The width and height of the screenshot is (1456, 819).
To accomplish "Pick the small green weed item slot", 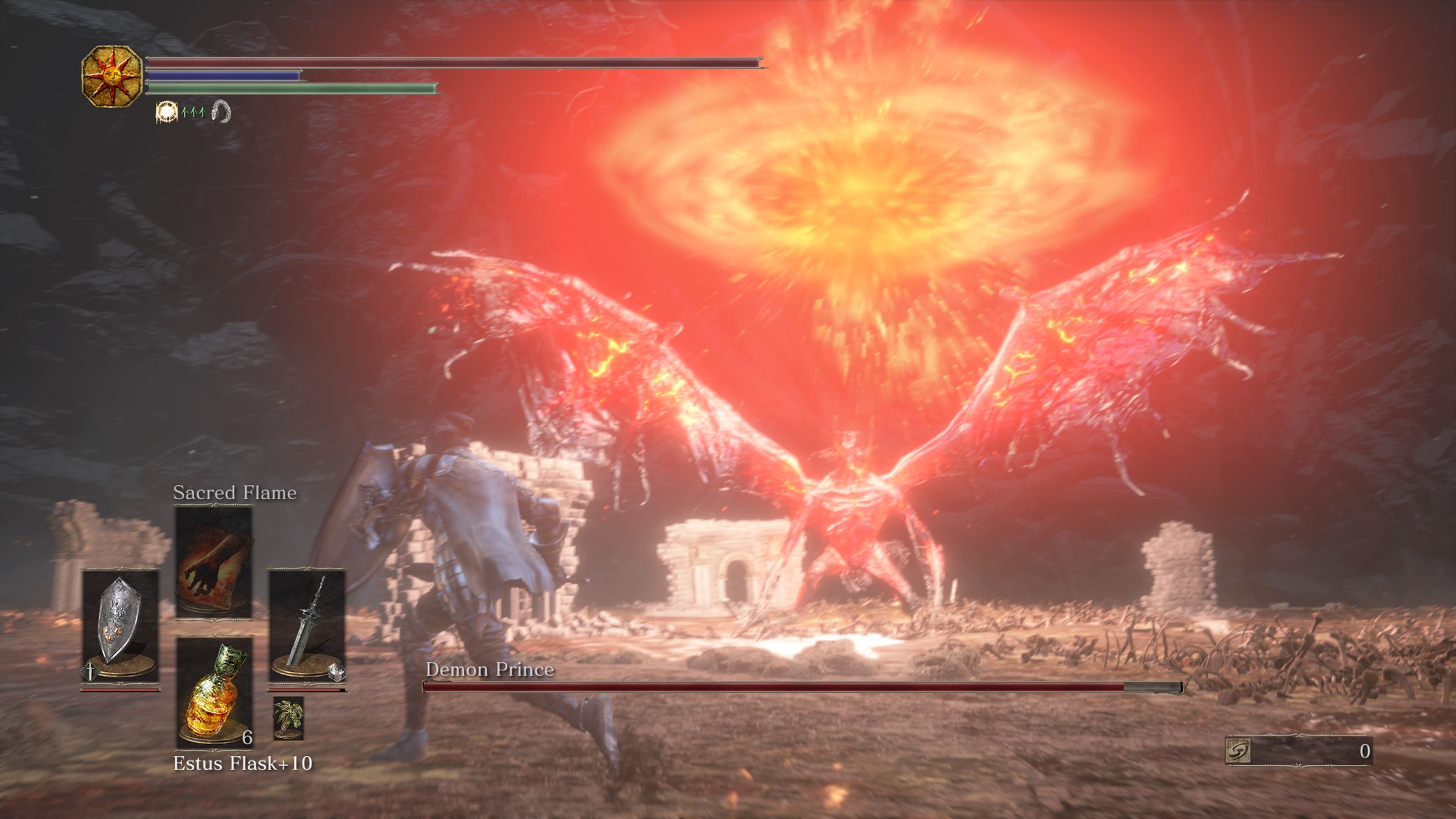I will tap(289, 718).
